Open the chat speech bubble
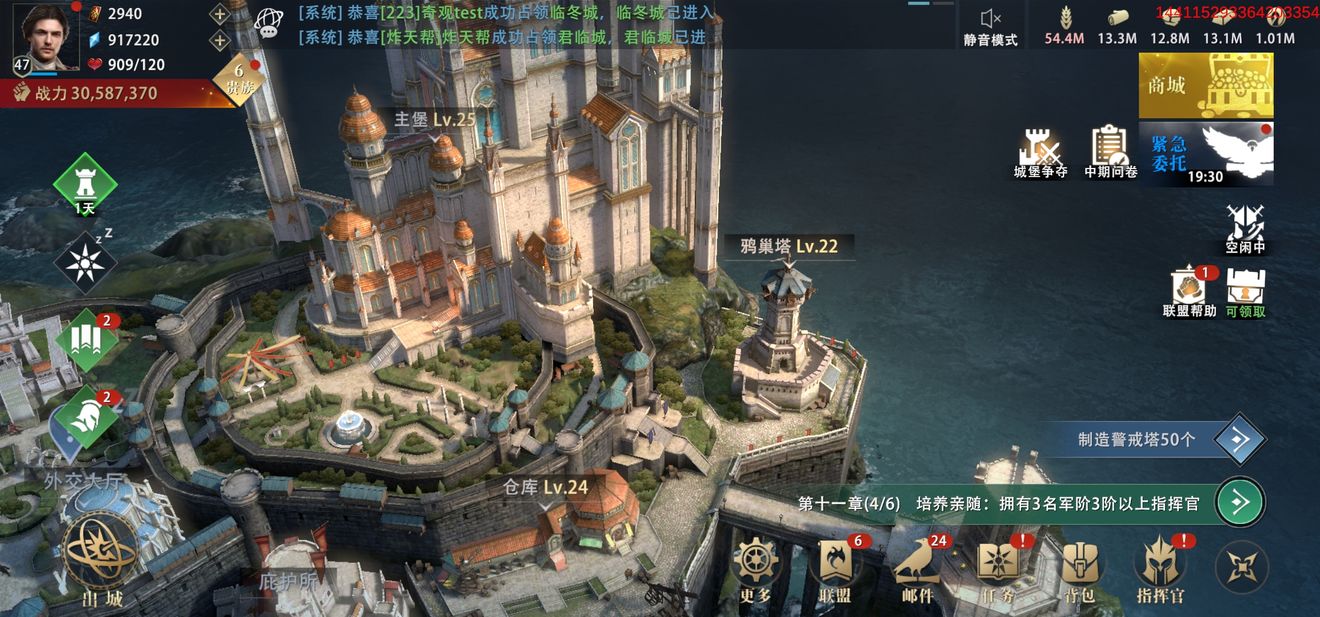 268,23
